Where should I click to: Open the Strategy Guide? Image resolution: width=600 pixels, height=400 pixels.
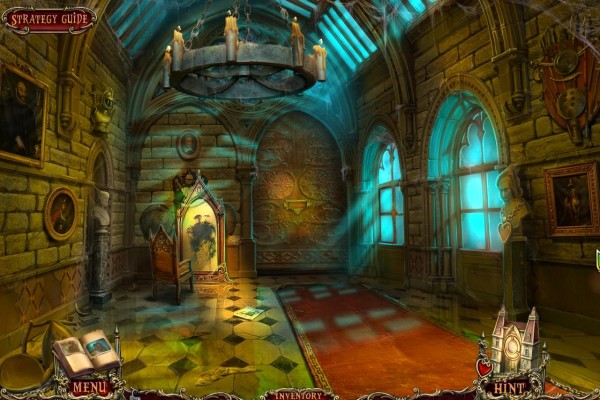pyautogui.click(x=49, y=19)
